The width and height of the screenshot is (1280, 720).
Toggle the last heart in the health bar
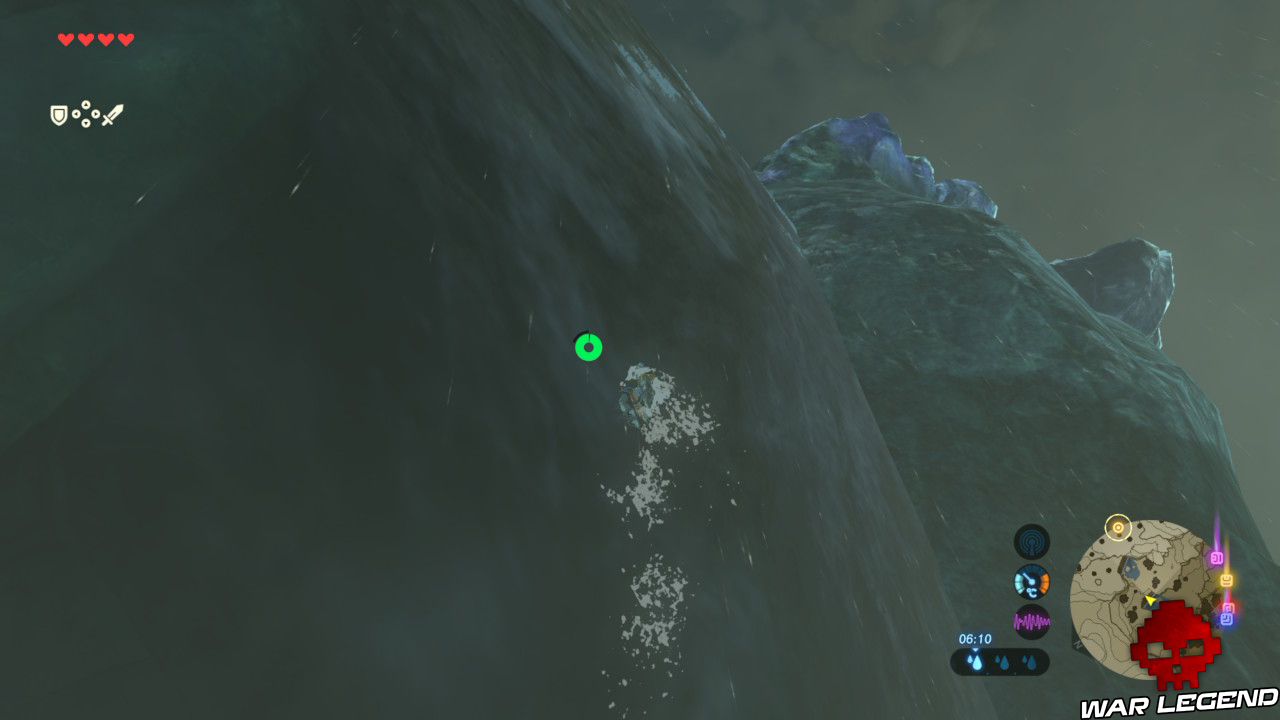coord(124,41)
